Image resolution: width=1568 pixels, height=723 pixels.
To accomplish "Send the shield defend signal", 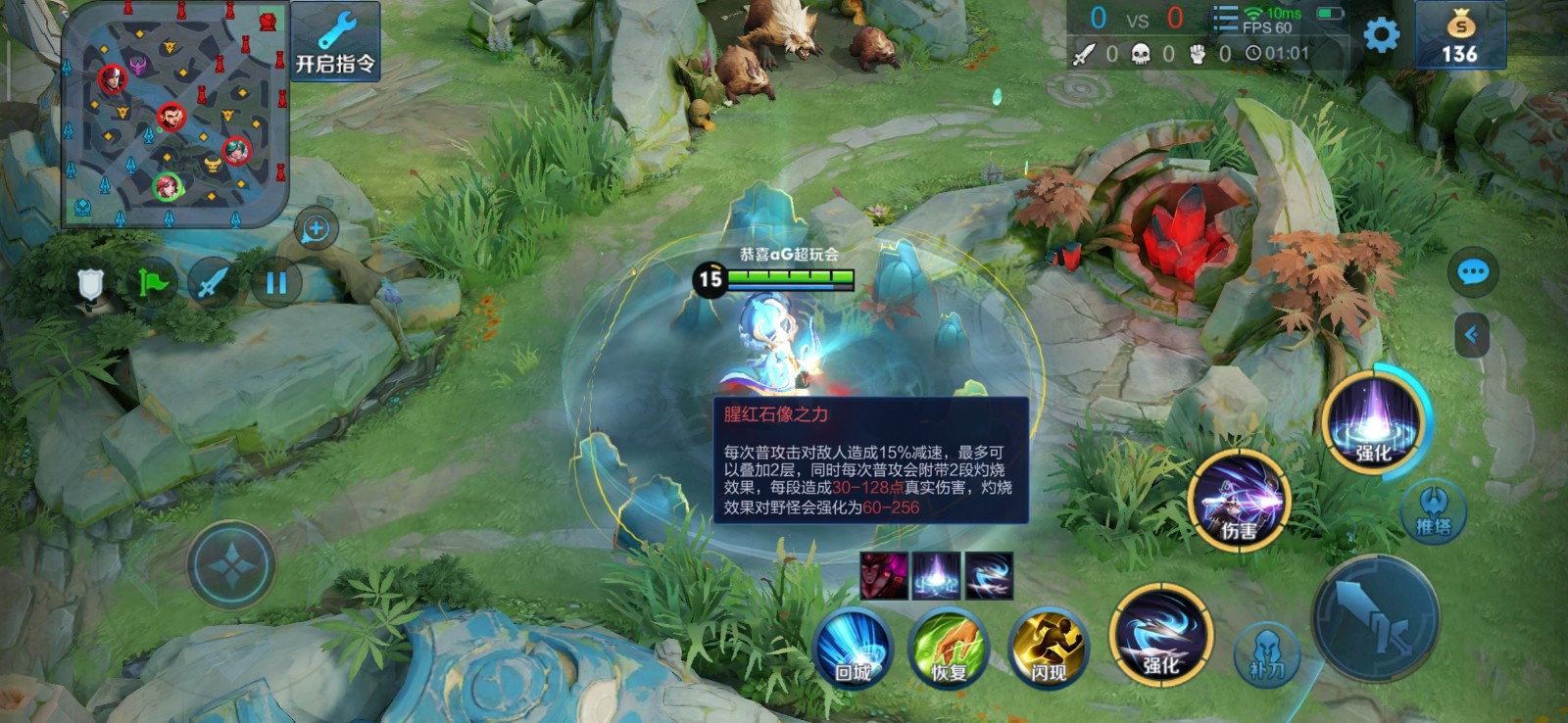I will [x=90, y=284].
